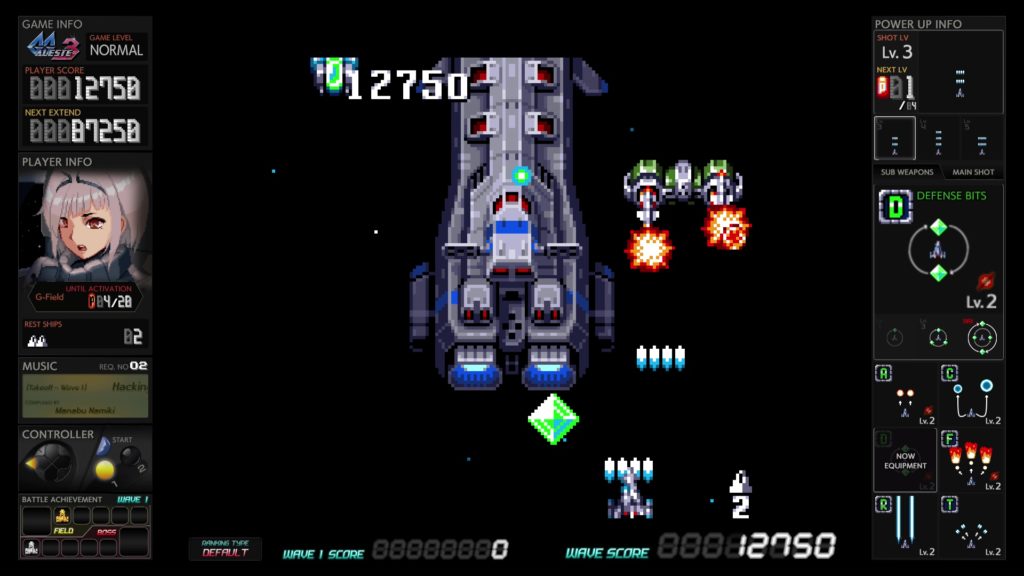
Task: Click the Battle Achievement panel
Action: [x=85, y=527]
